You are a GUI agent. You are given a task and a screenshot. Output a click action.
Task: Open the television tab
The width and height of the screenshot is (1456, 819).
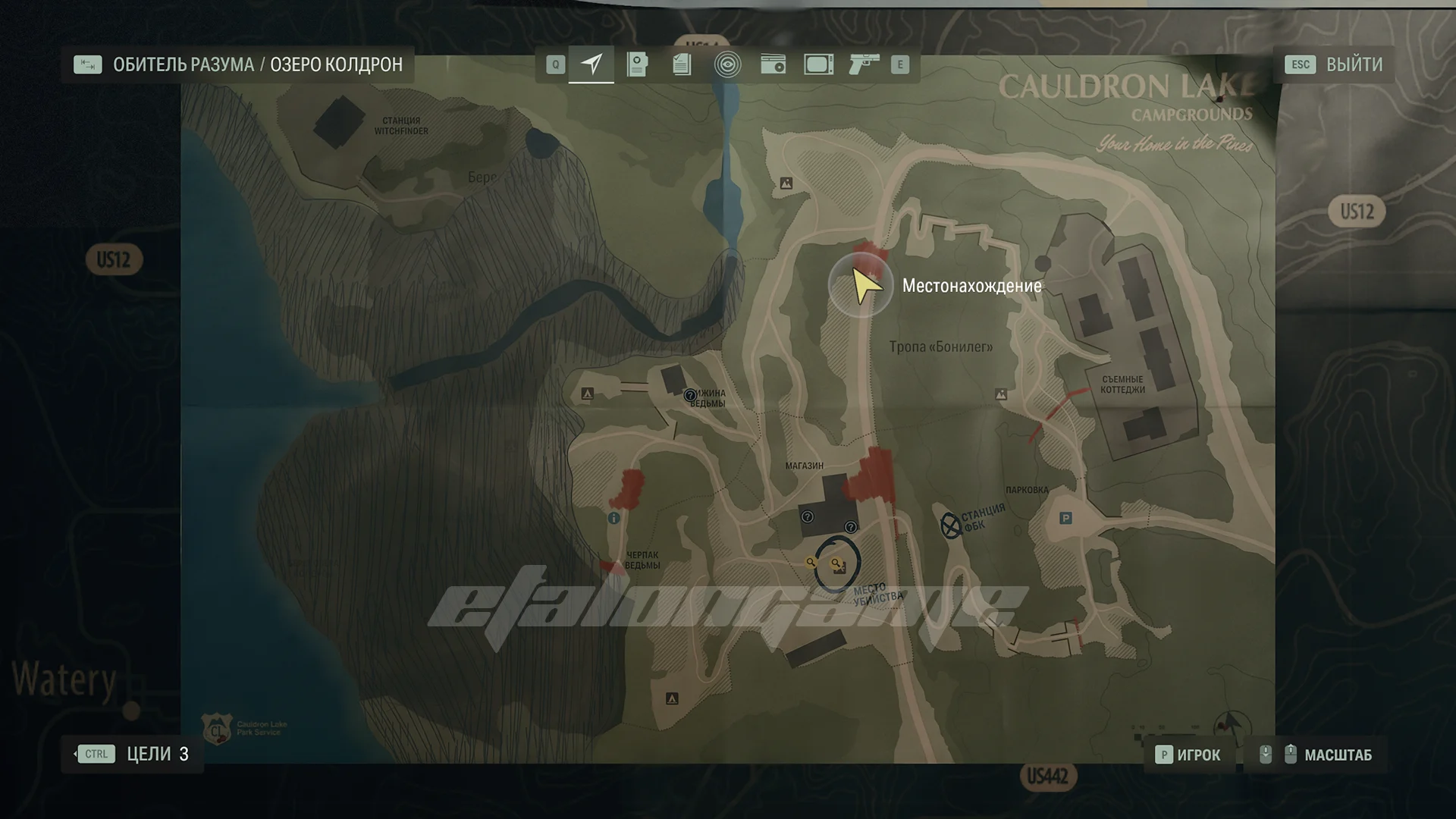pos(818,64)
